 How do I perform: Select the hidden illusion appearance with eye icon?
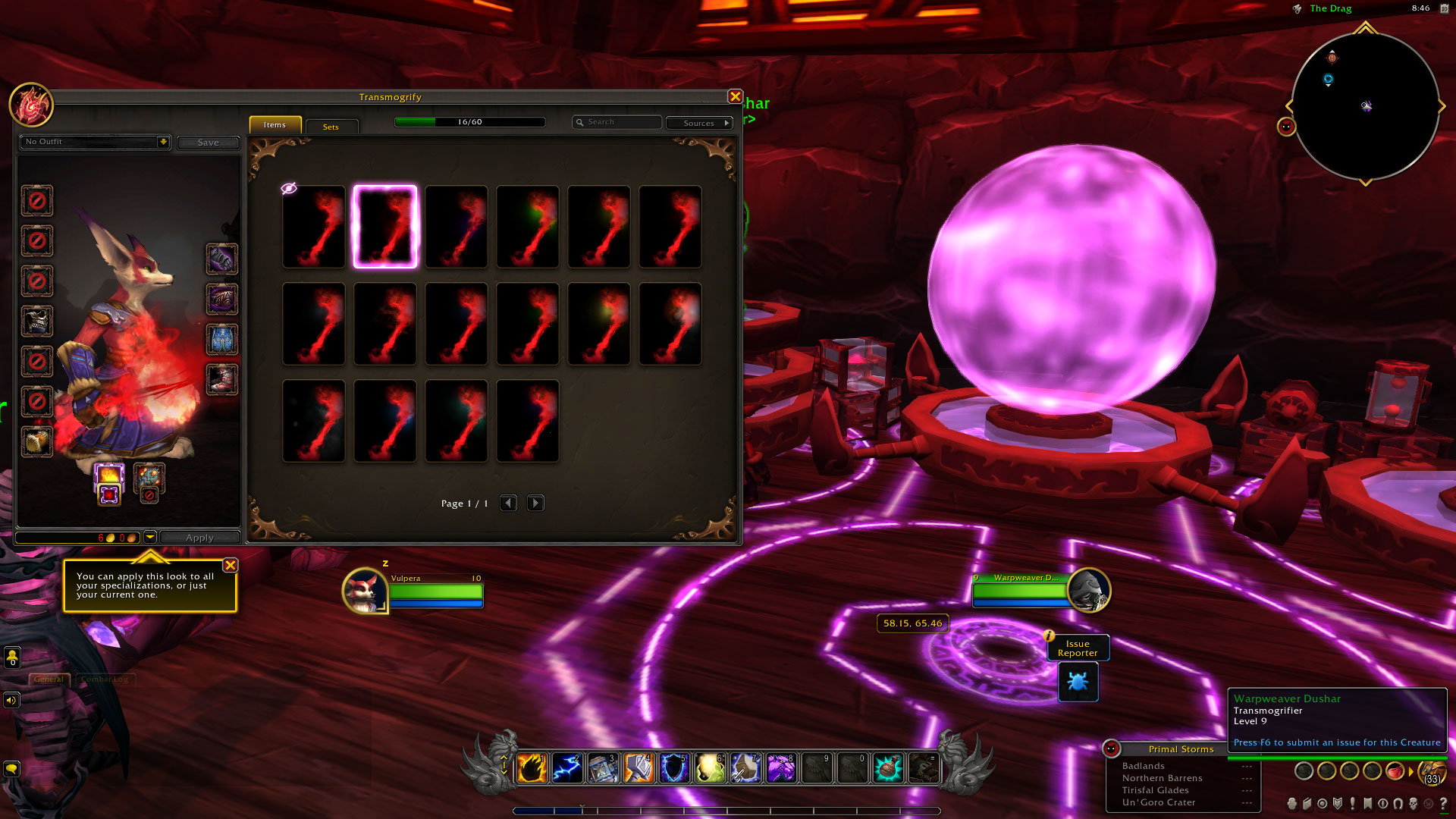(313, 227)
